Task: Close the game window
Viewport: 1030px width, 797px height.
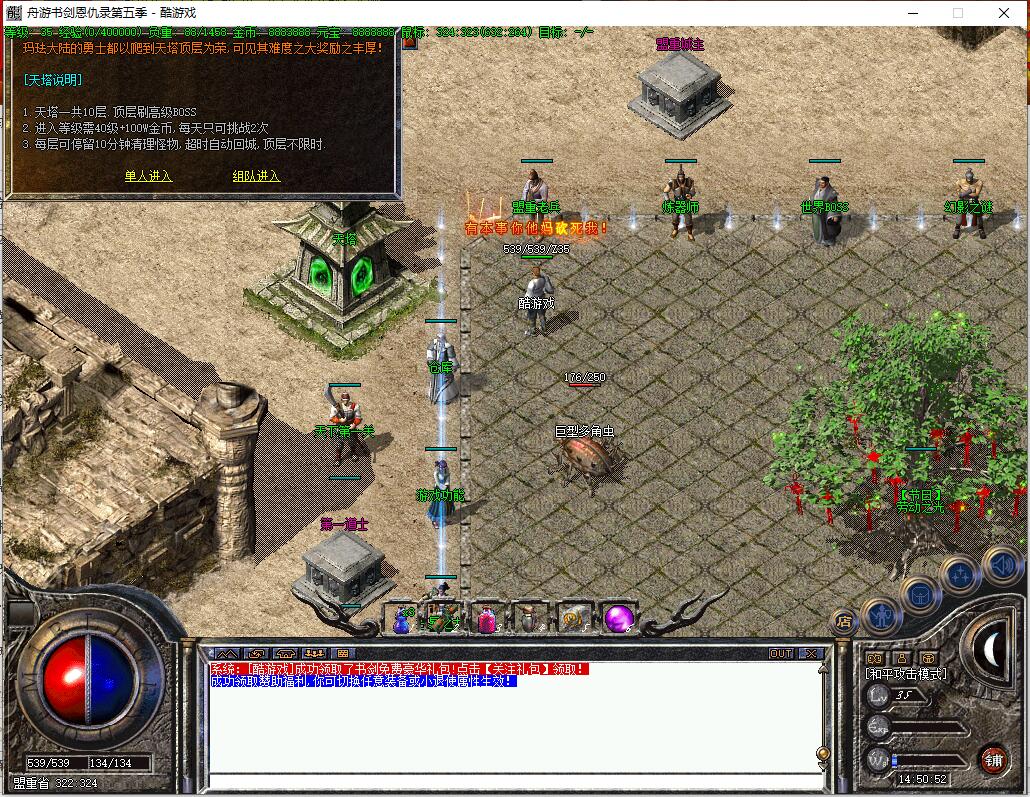Action: 1004,13
